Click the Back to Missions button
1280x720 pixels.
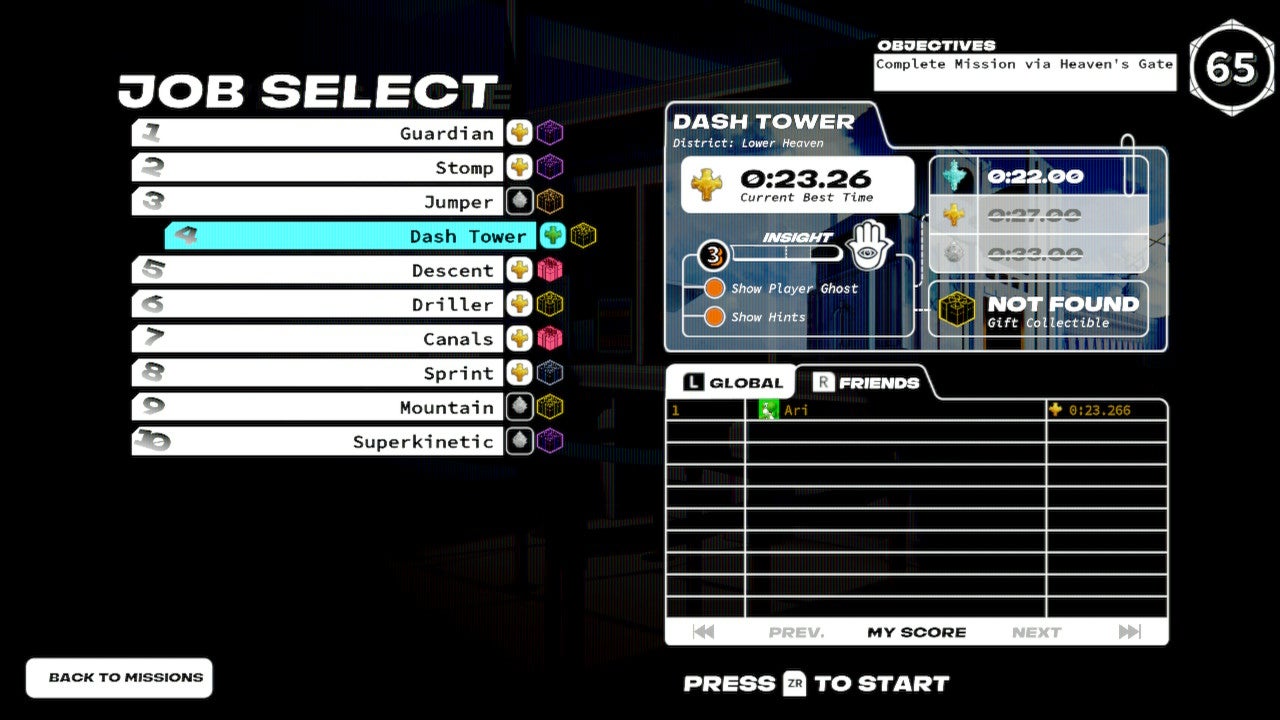coord(118,677)
